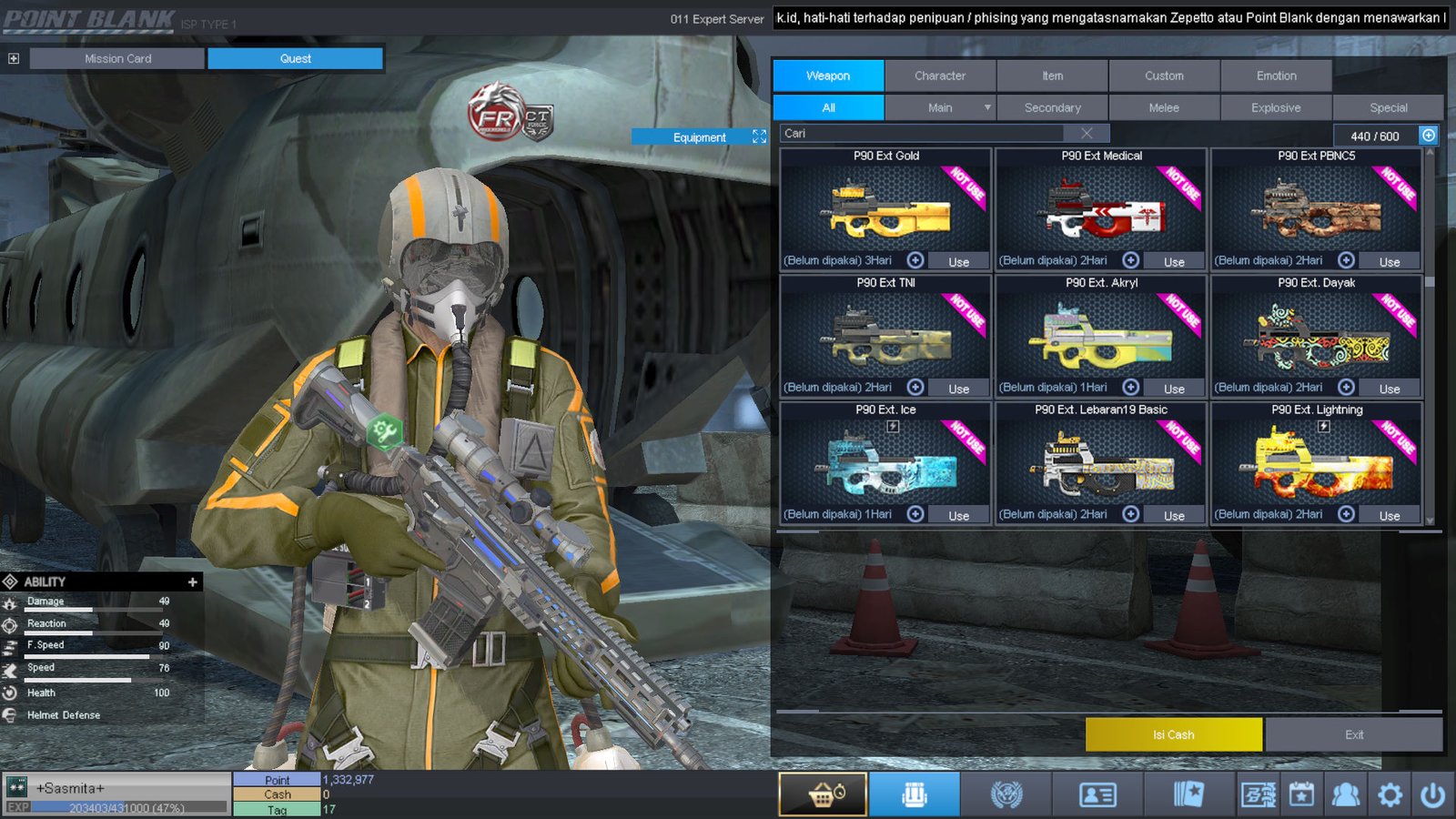Select the P90 Ext Gold weapon
Image resolution: width=1456 pixels, height=819 pixels.
(x=885, y=210)
